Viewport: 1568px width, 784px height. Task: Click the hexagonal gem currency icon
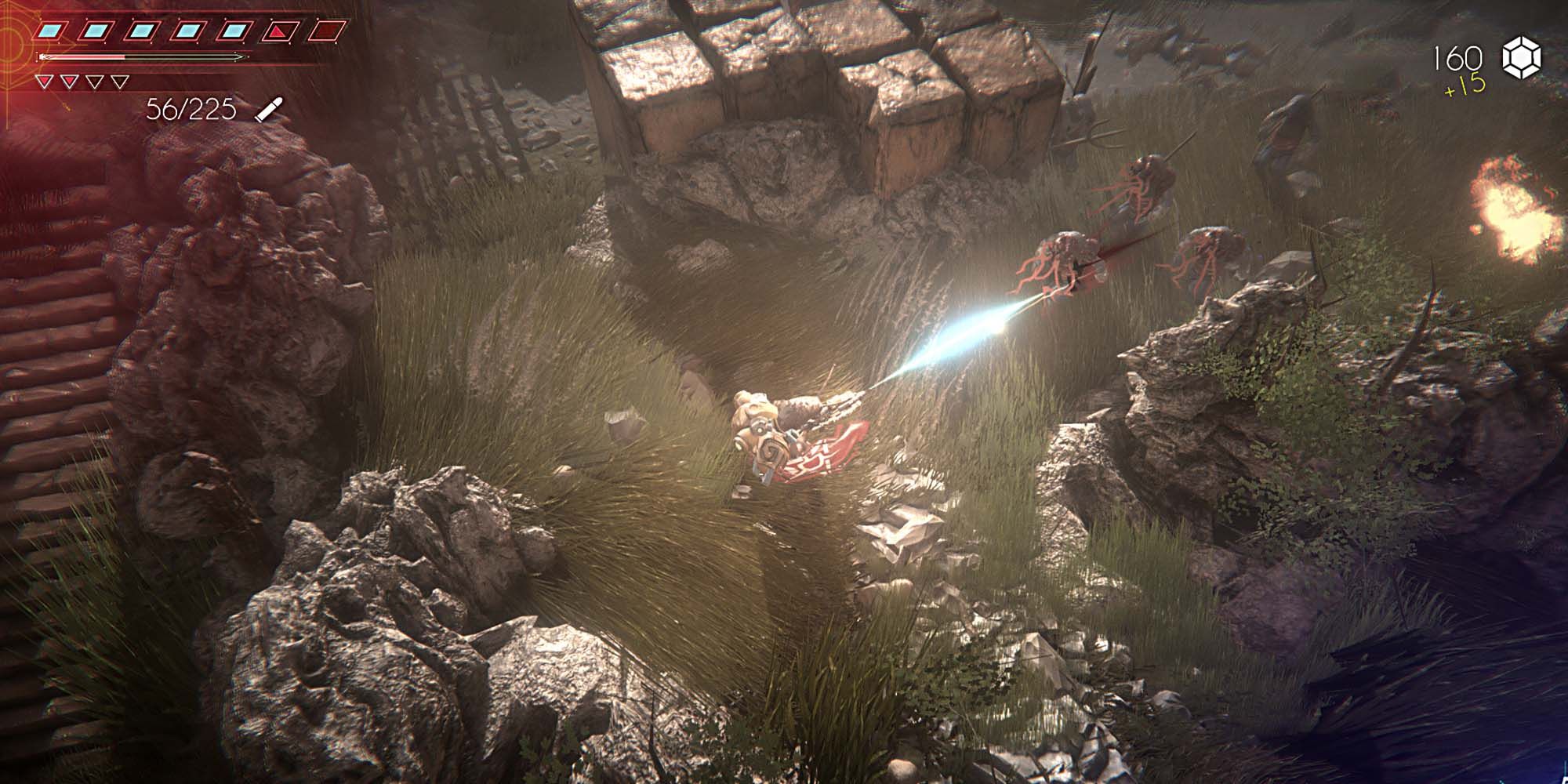pos(1521,60)
